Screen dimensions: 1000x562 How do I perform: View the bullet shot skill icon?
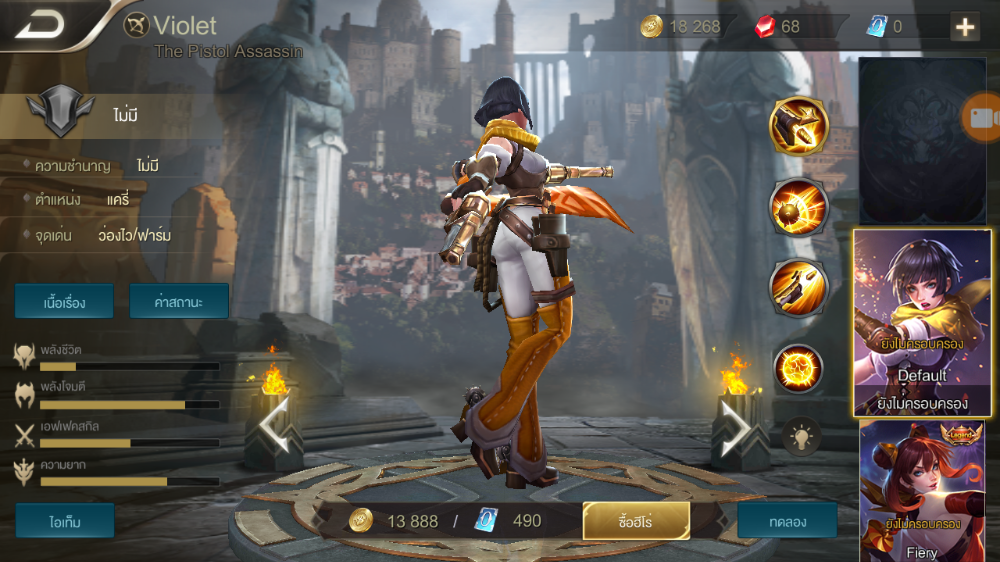(x=798, y=287)
